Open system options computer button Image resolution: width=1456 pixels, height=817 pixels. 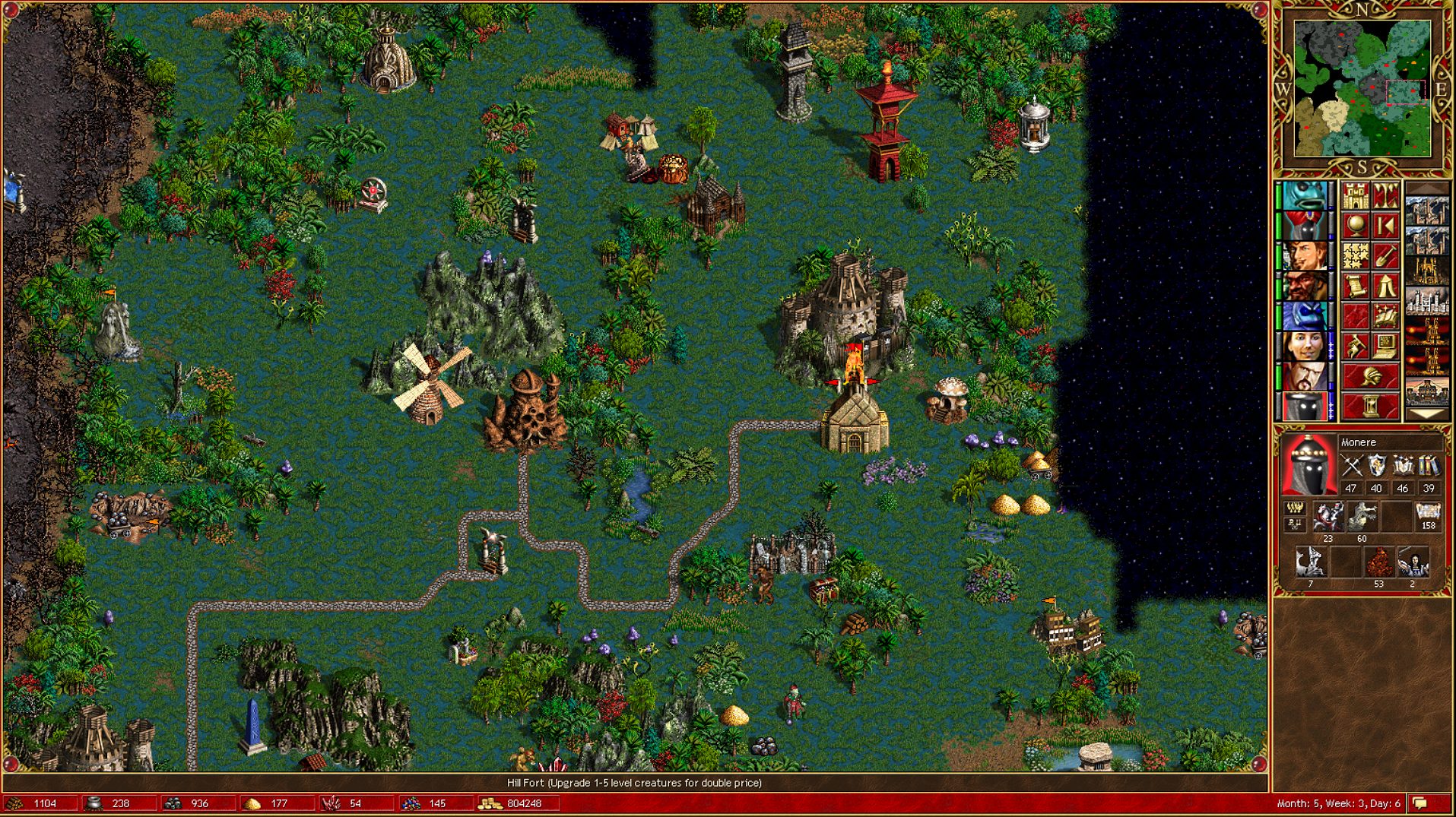coord(1385,347)
